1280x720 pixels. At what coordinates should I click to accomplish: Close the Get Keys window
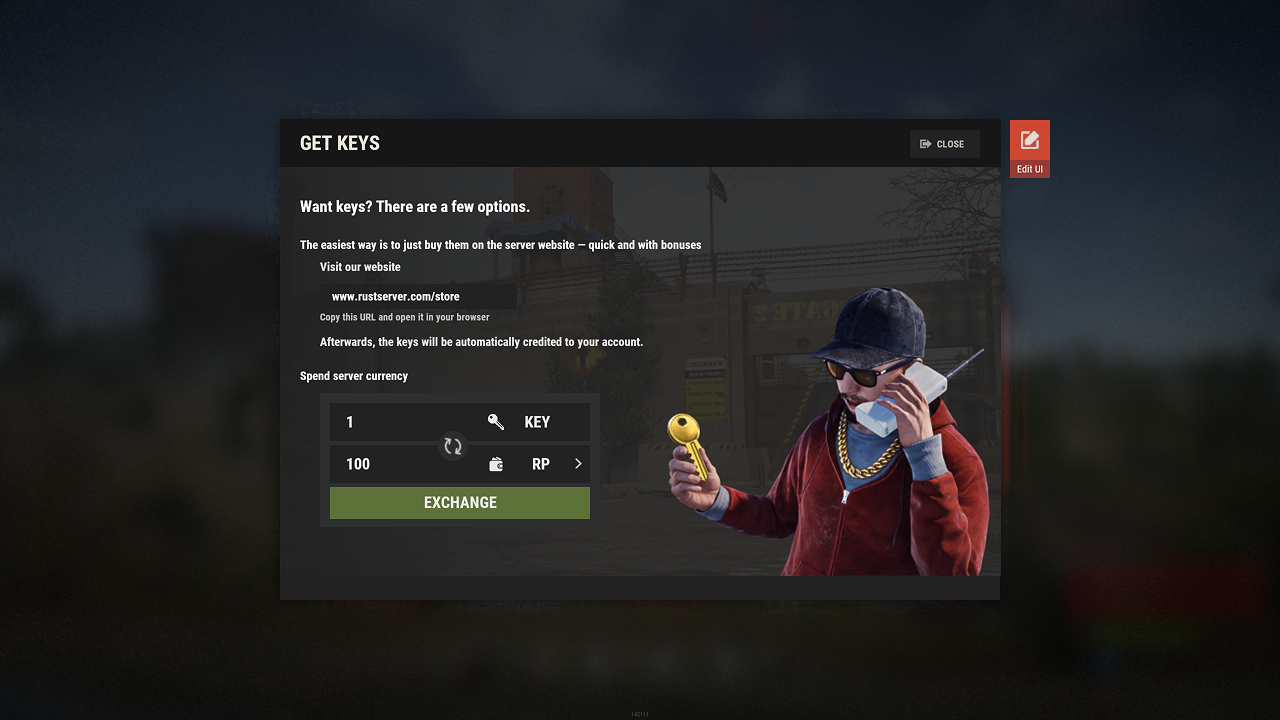pos(944,144)
